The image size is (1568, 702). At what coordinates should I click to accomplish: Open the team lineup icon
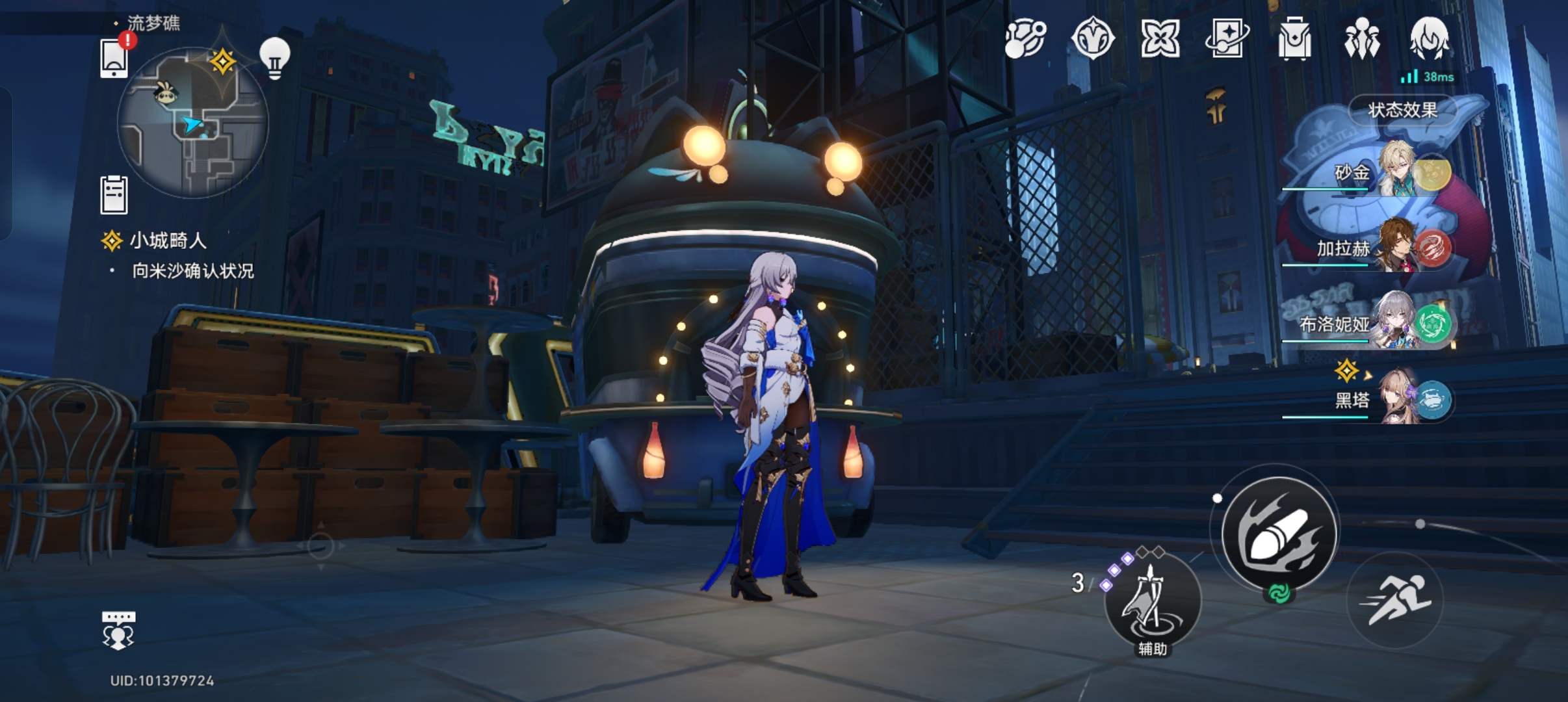pyautogui.click(x=1361, y=39)
